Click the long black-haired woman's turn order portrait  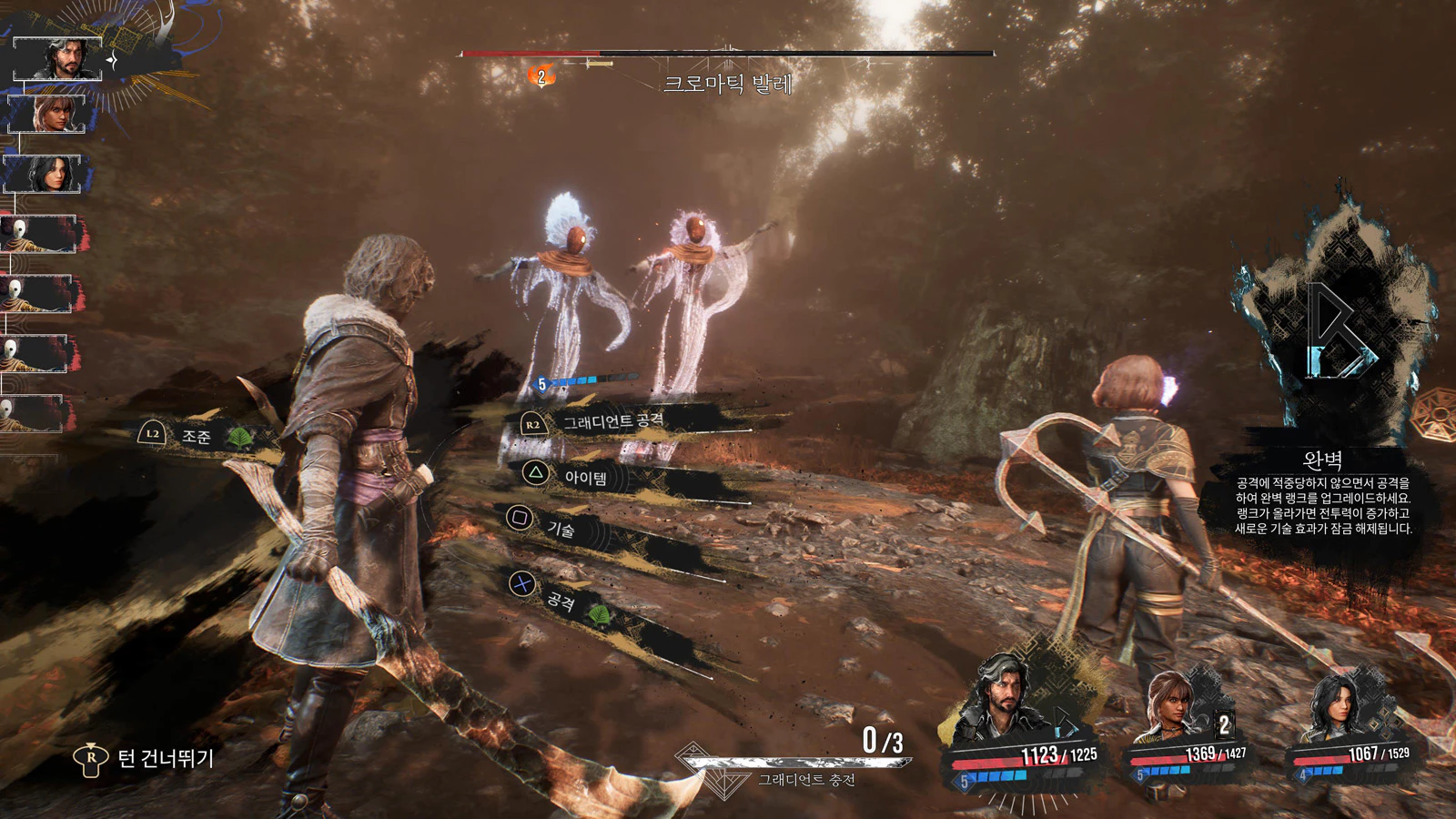[x=44, y=174]
